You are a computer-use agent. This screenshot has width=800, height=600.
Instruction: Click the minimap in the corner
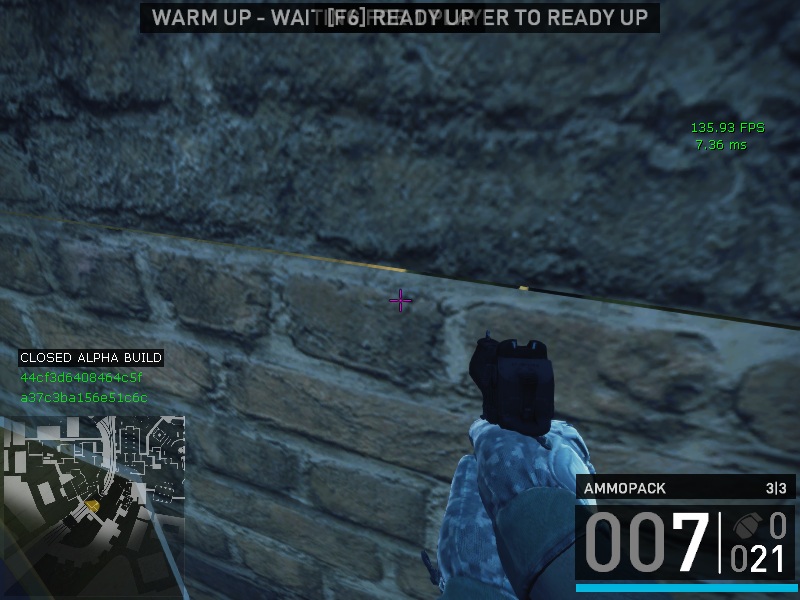[x=92, y=500]
